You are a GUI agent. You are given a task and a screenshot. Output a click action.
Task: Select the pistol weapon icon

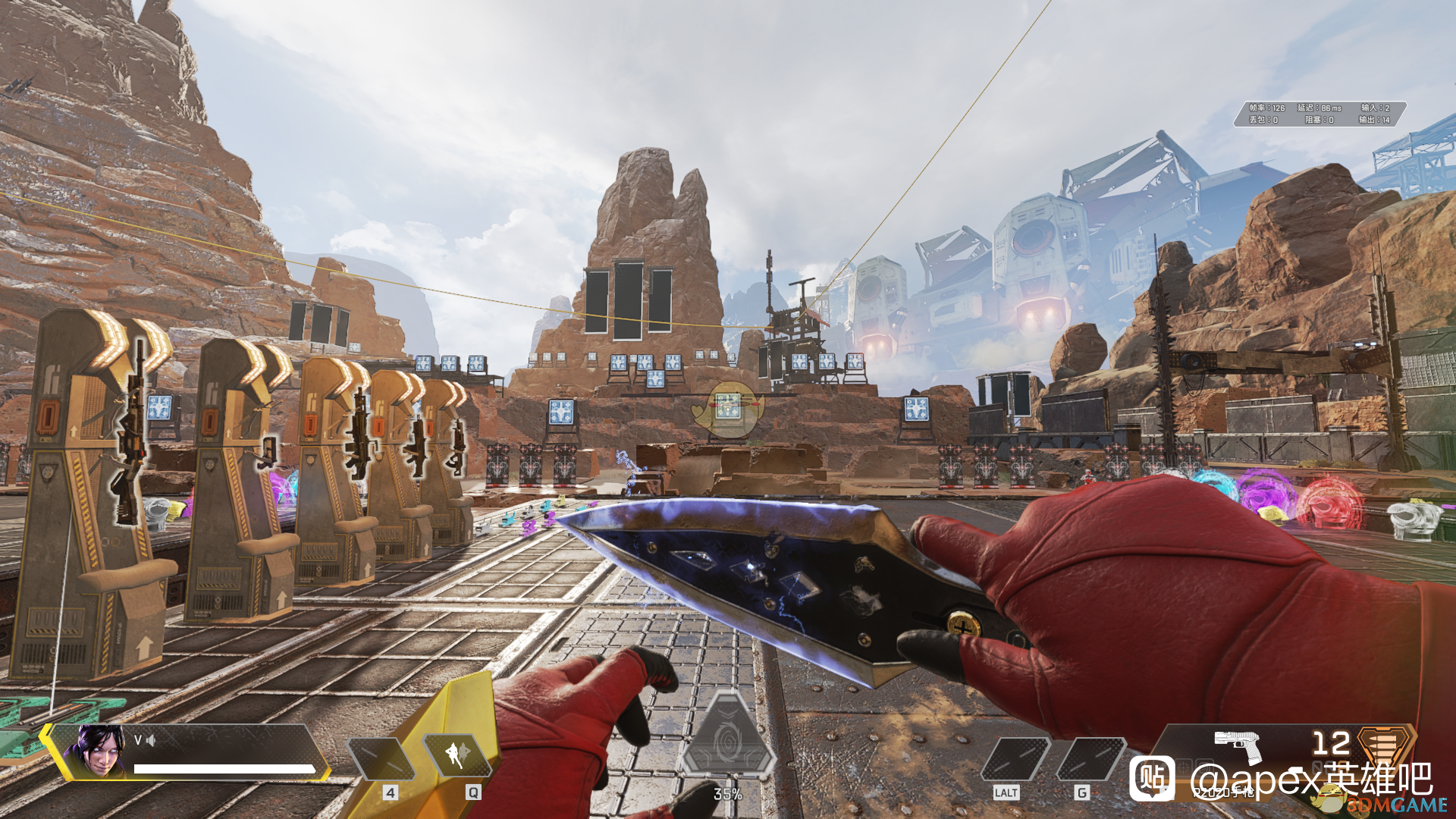(x=1238, y=745)
